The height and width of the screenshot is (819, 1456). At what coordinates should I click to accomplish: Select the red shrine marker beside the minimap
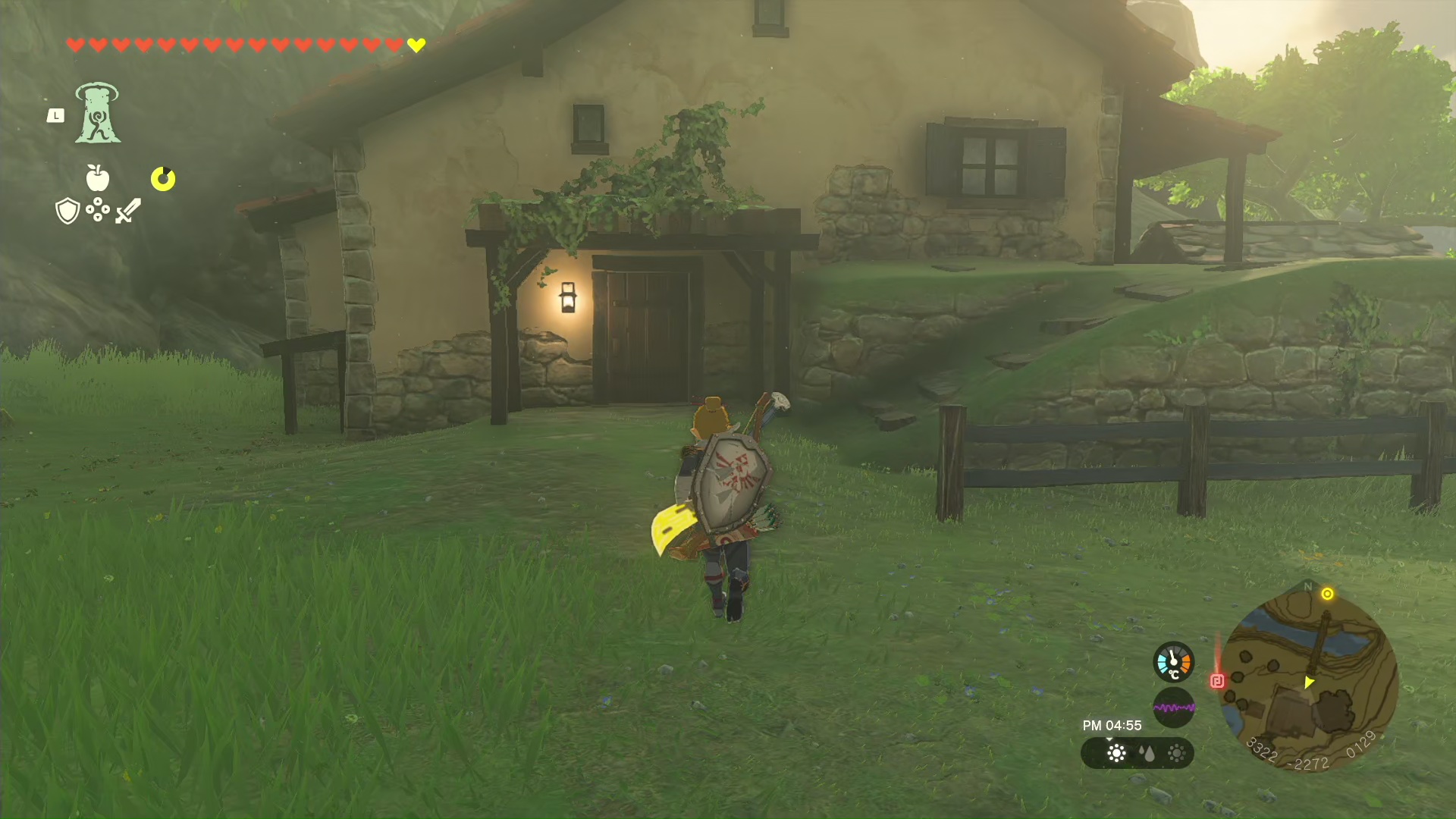tap(1217, 681)
